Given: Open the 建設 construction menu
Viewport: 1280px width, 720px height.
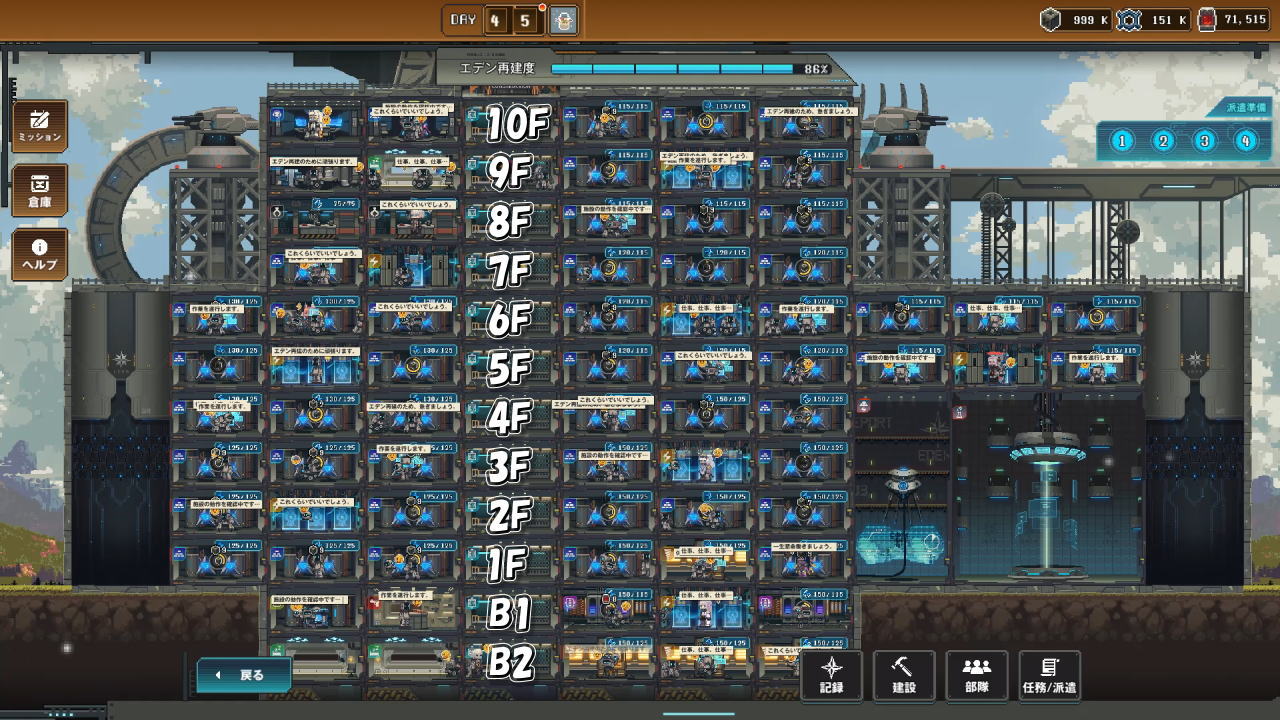Looking at the screenshot, I should point(904,675).
